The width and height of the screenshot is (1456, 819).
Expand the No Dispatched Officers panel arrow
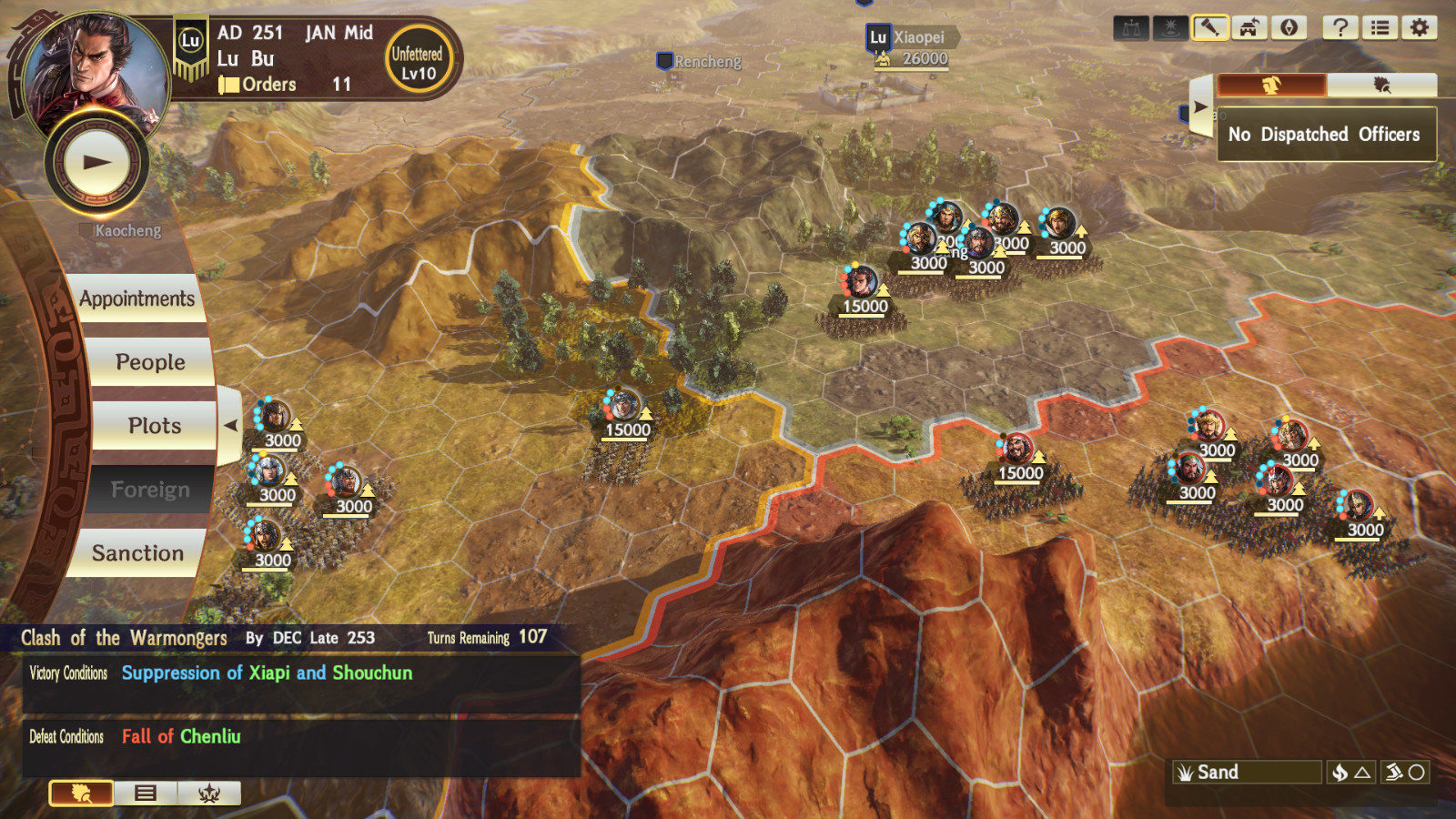pyautogui.click(x=1199, y=106)
